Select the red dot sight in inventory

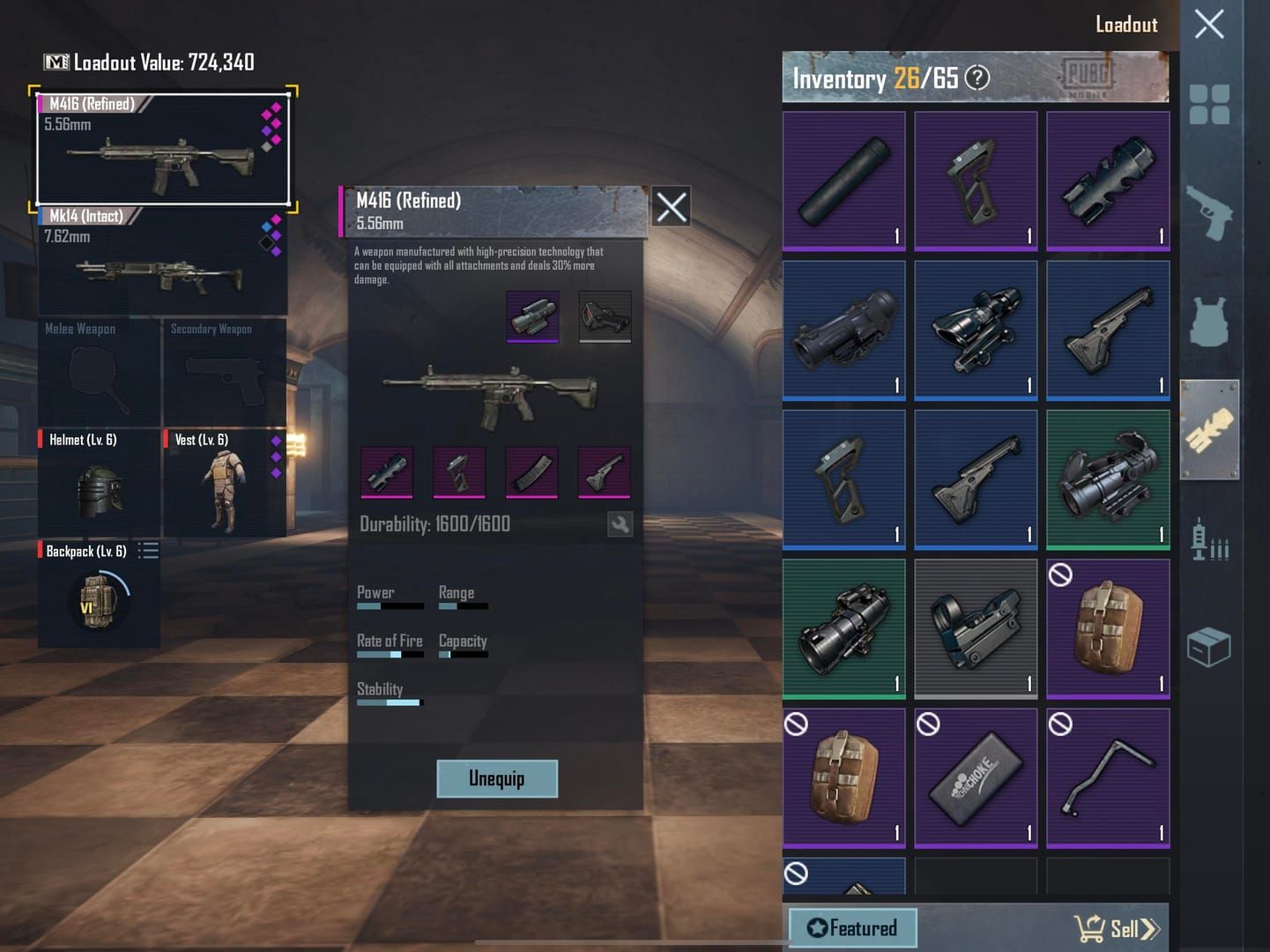coord(976,628)
